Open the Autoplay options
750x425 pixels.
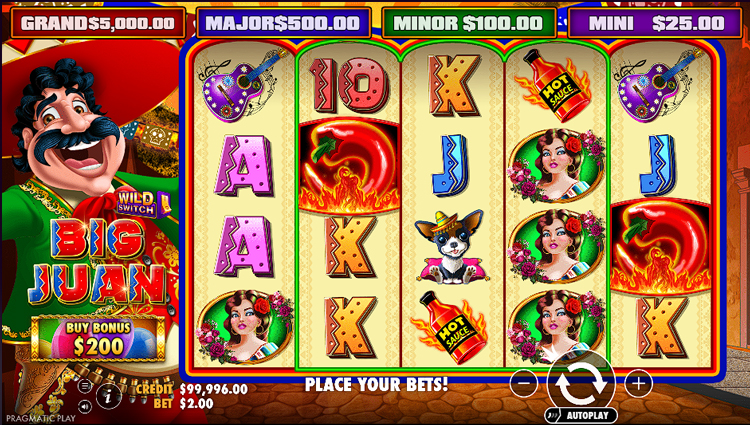[x=582, y=413]
